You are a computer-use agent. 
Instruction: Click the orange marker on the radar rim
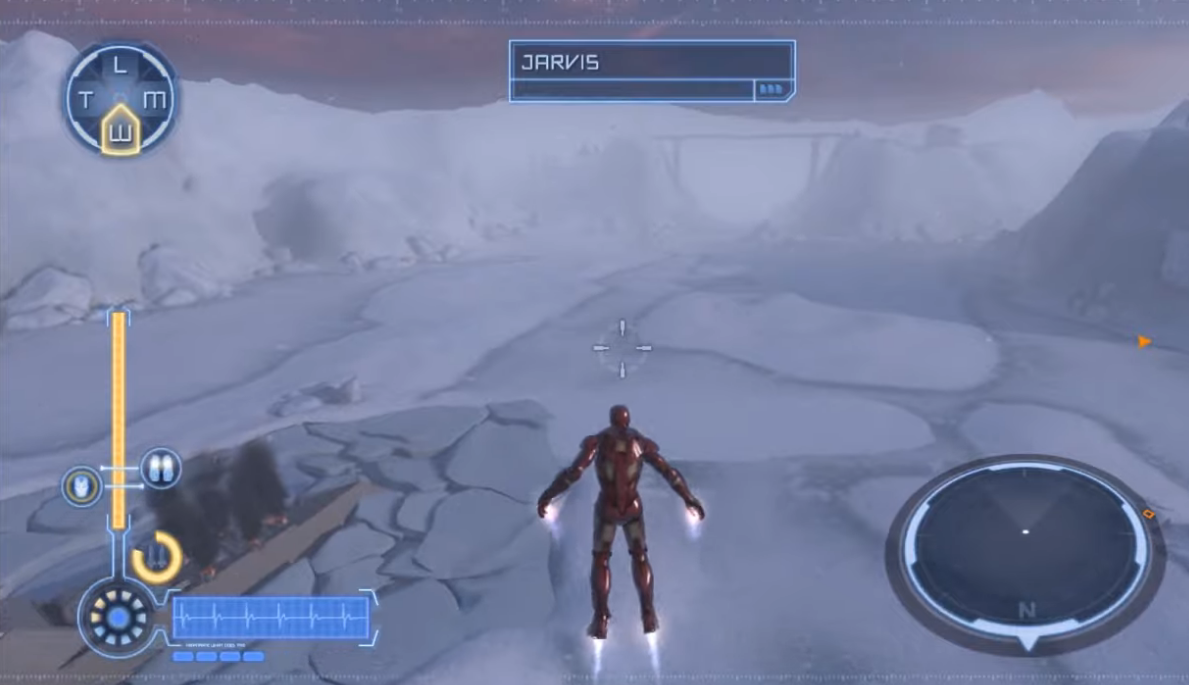(x=1149, y=514)
